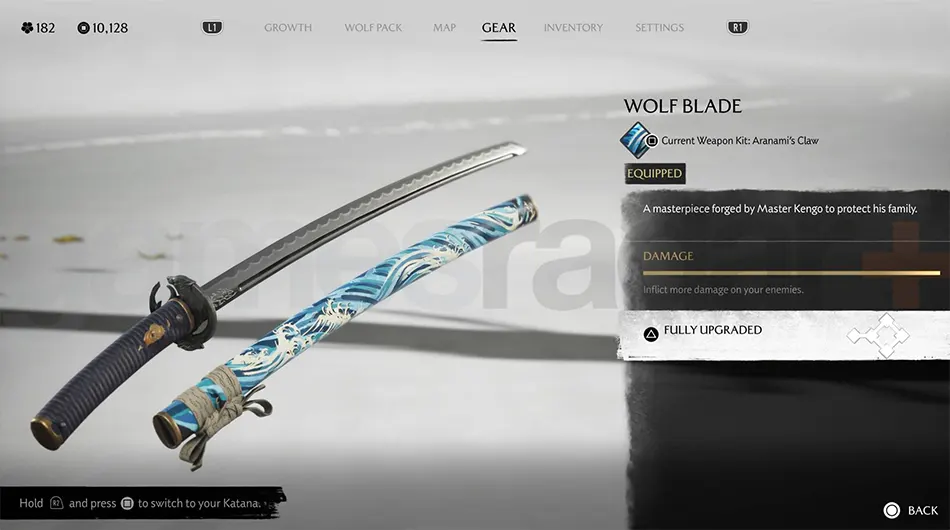Open the Settings tab
Screen dimensions: 950x530
click(x=660, y=28)
